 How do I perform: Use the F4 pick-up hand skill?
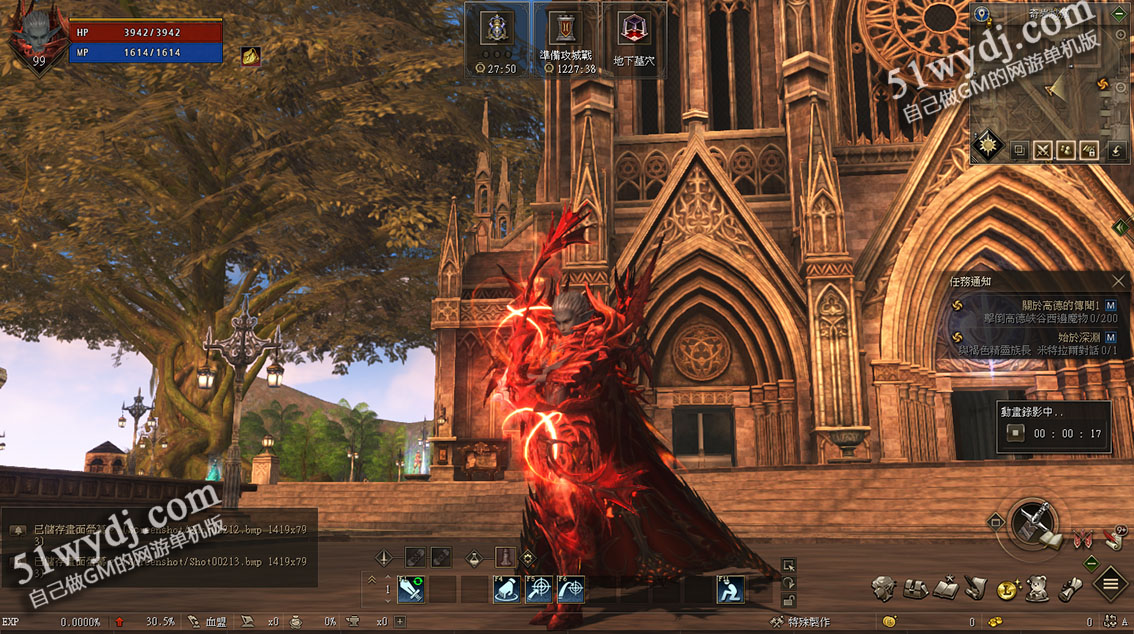point(506,590)
